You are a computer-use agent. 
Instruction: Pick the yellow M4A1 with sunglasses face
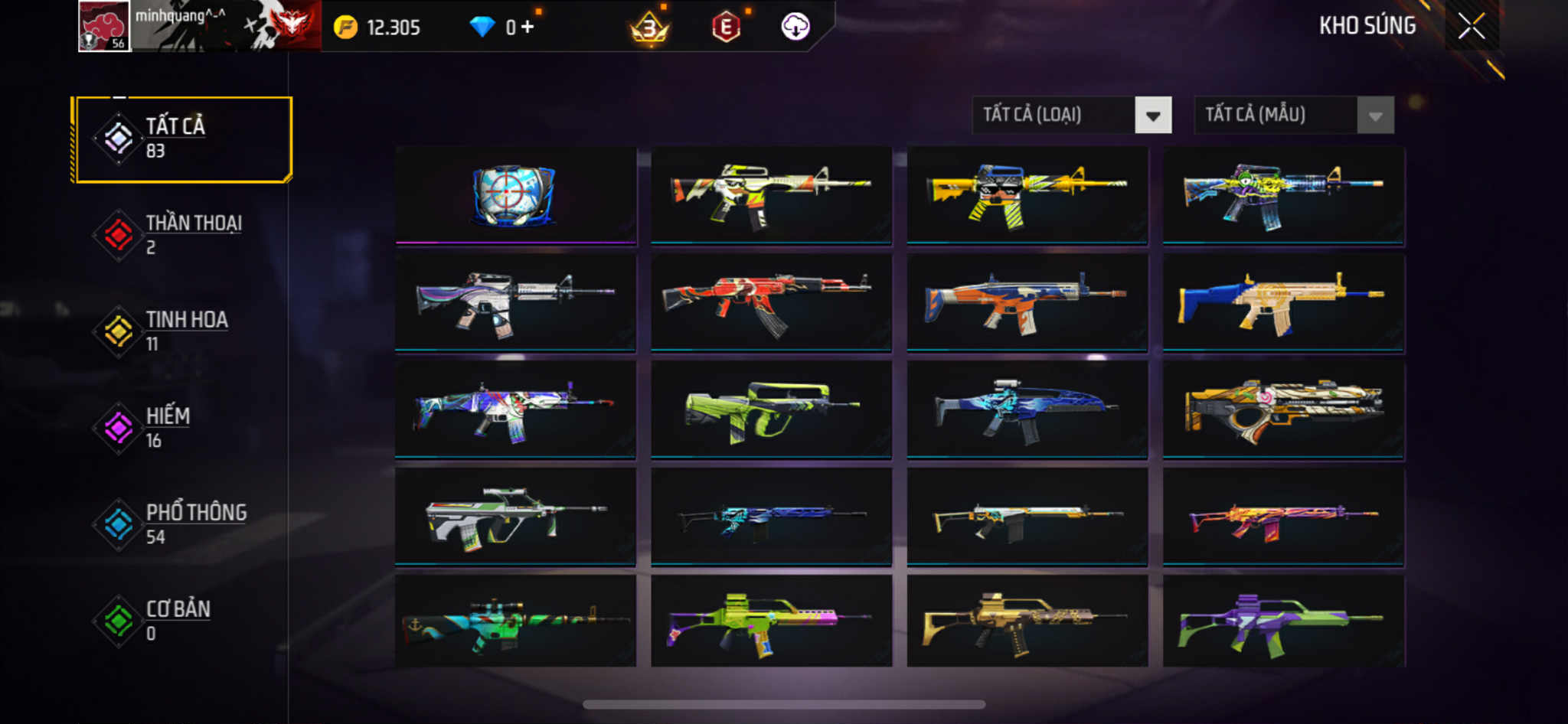tap(1027, 196)
